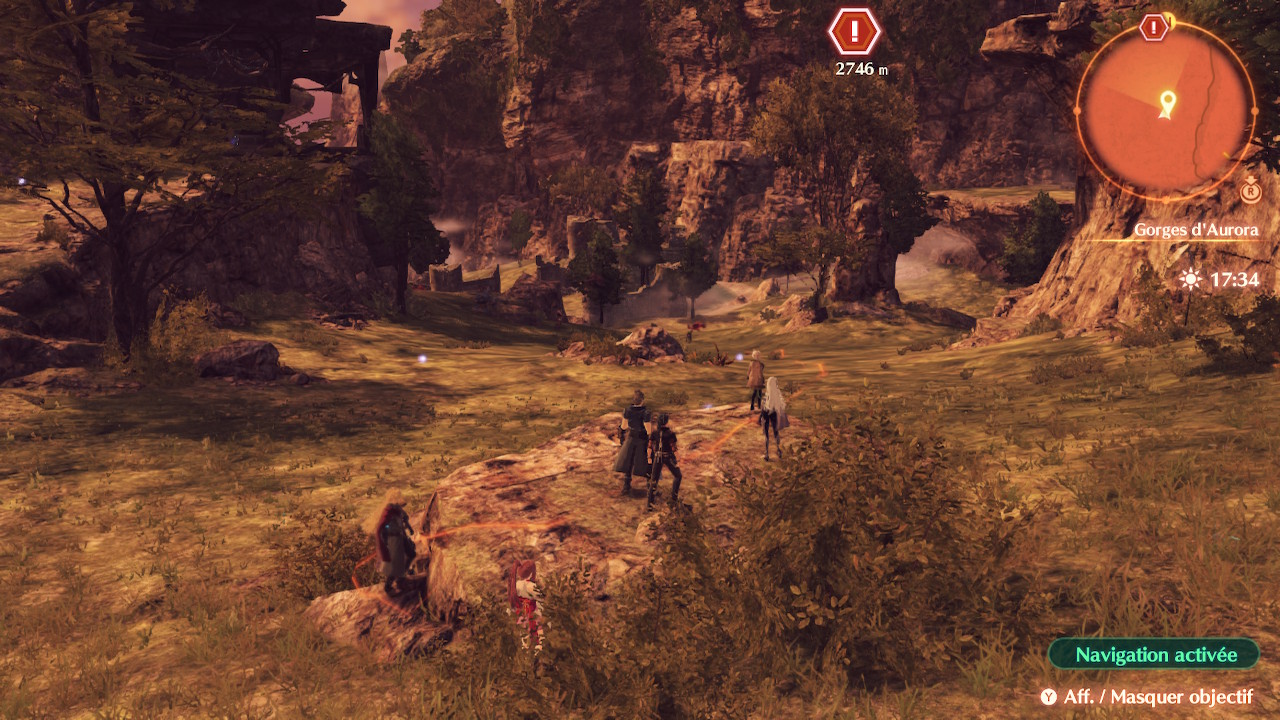Click the Navigation activée indicator
1280x720 pixels.
(x=1154, y=655)
